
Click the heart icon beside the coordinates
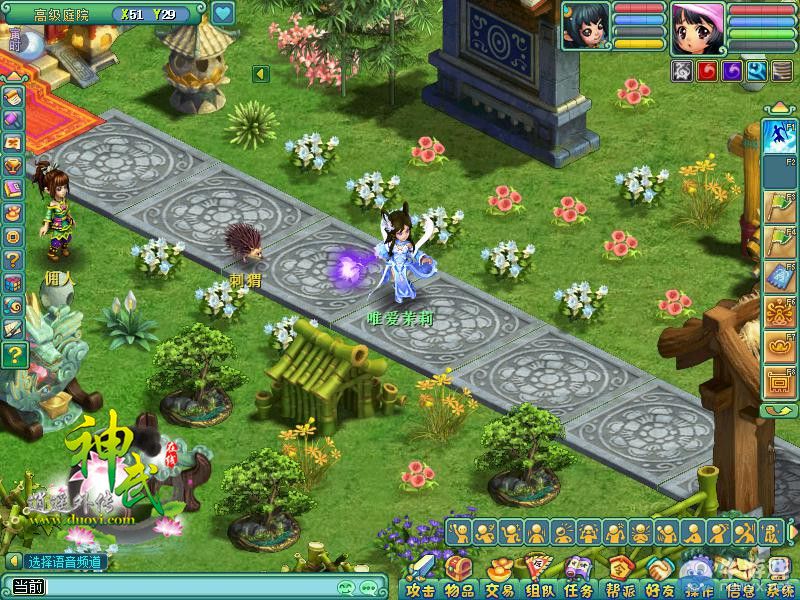pyautogui.click(x=223, y=14)
